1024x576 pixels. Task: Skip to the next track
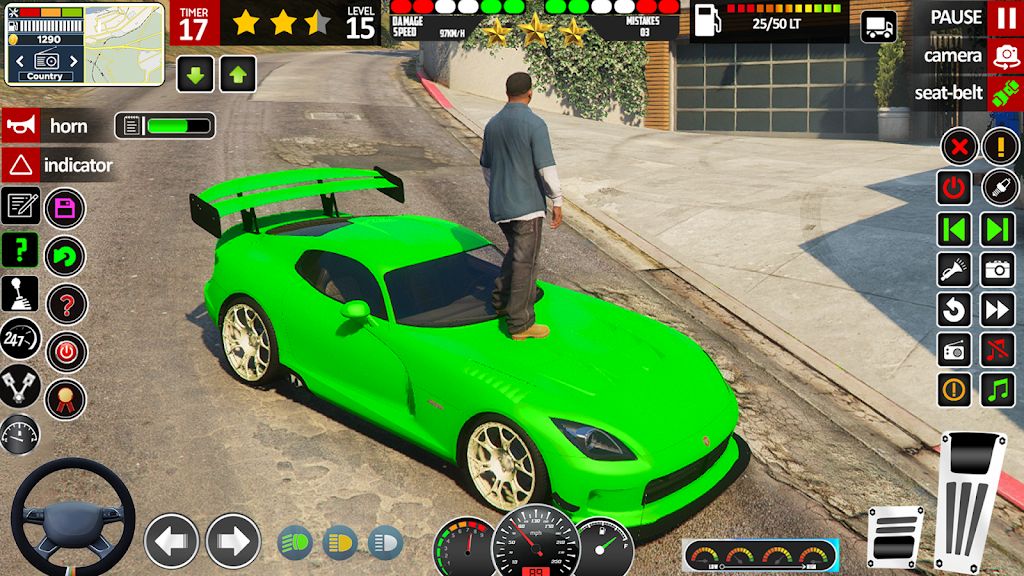pyautogui.click(x=998, y=229)
